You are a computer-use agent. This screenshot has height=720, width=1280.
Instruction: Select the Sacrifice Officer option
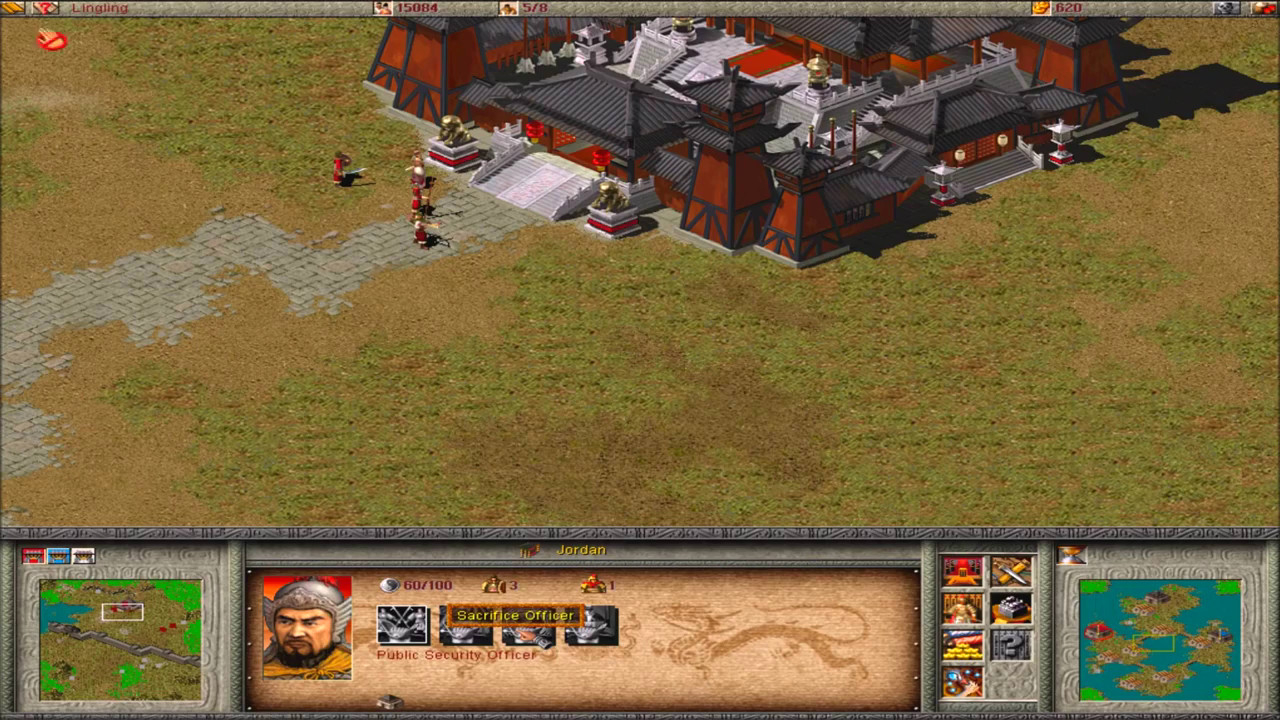514,615
